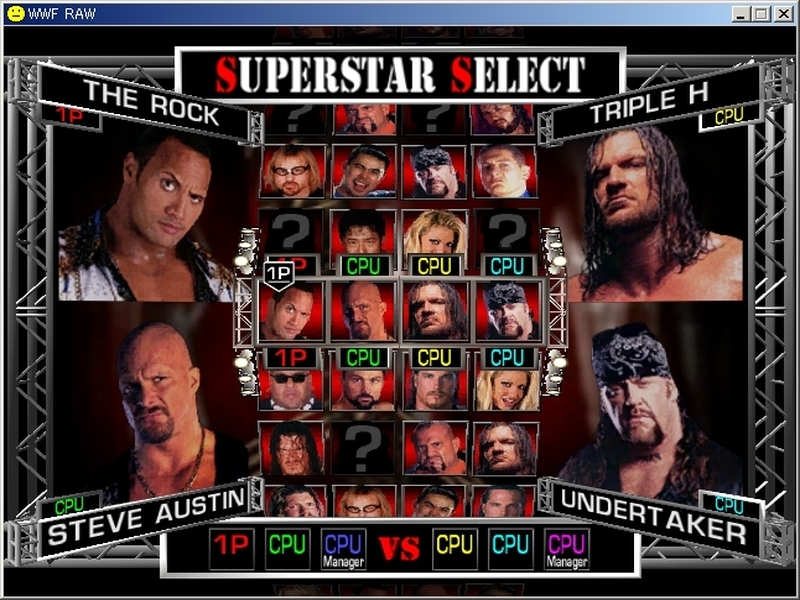Choose Steve Austin's portrait tile in the grid
Screen dimensions: 800x600
click(x=363, y=310)
